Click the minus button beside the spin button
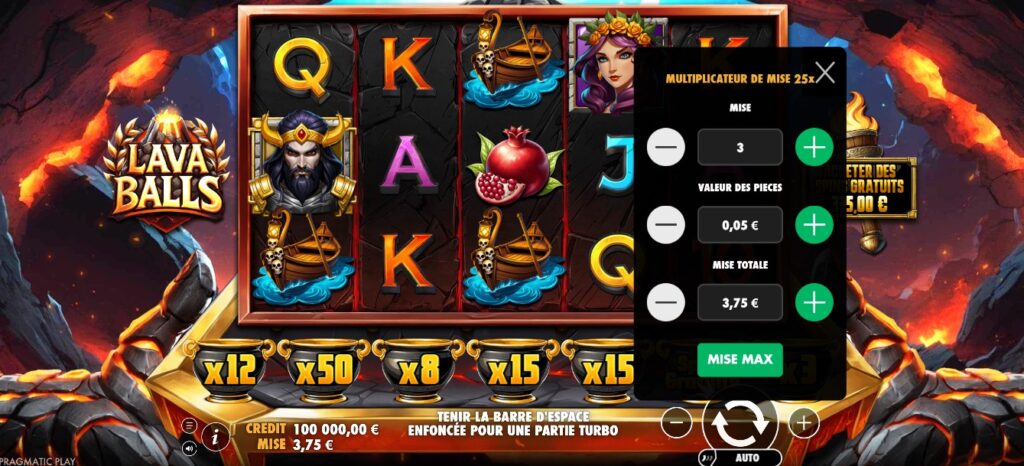The image size is (1024, 466). tap(677, 423)
